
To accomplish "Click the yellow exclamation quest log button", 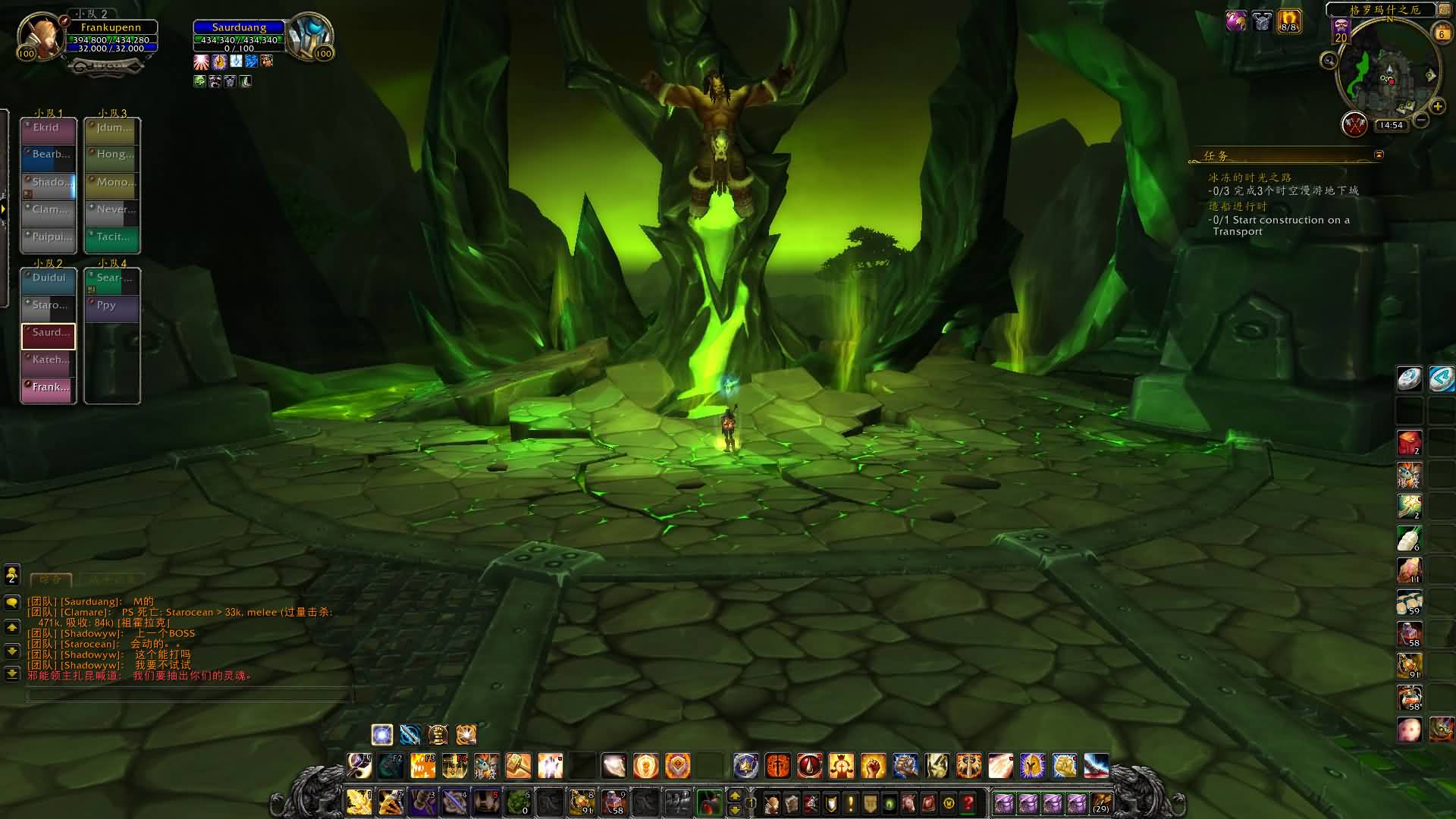I will [x=850, y=803].
